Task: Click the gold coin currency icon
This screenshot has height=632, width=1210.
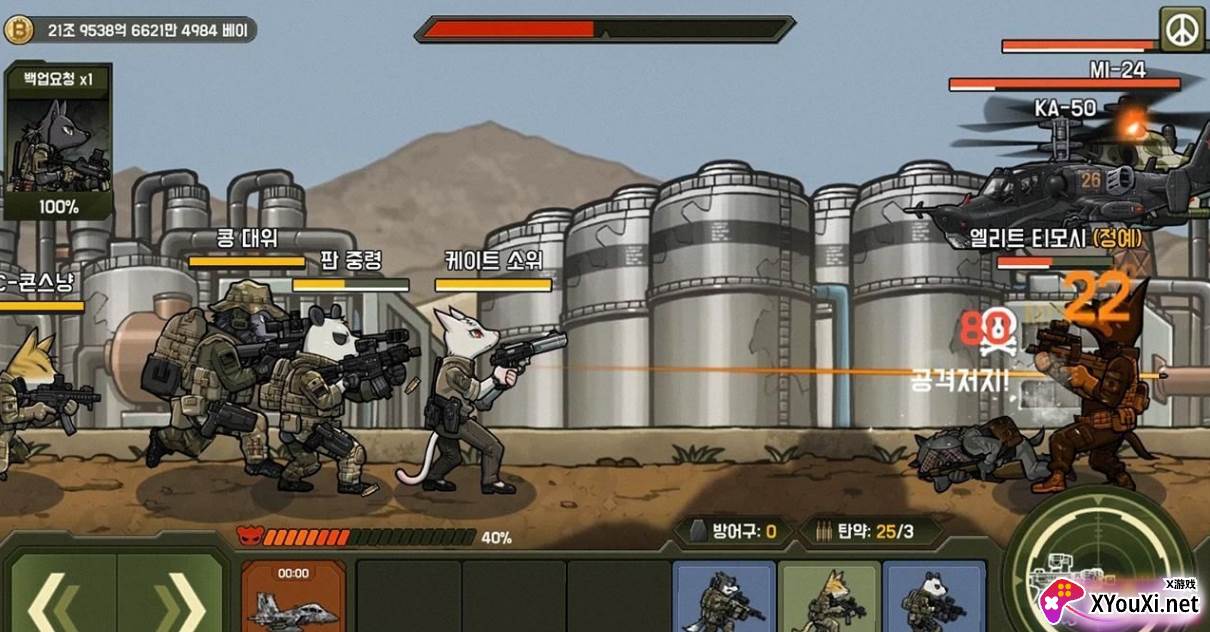Action: coord(18,30)
